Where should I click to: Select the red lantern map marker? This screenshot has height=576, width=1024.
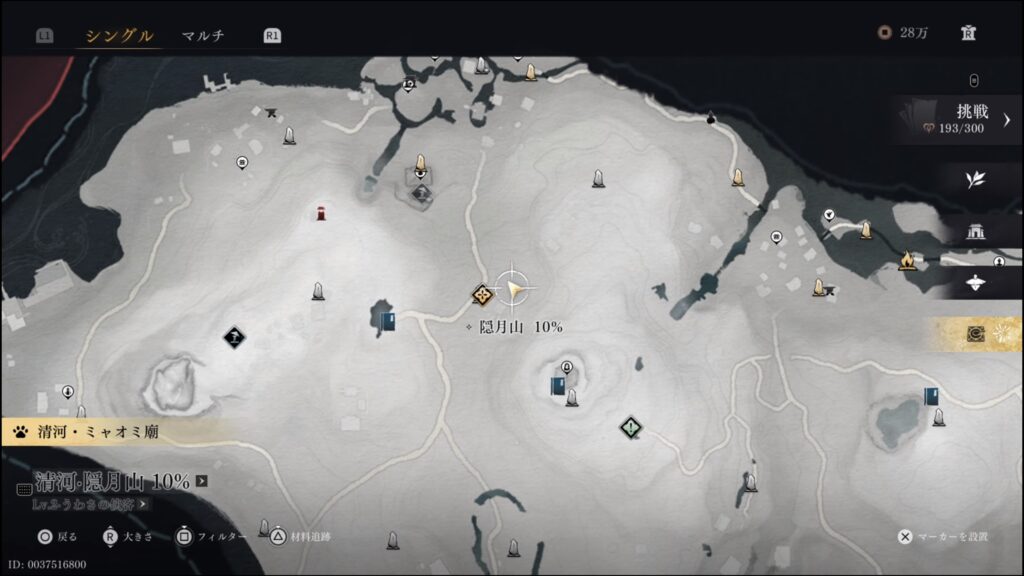(321, 213)
